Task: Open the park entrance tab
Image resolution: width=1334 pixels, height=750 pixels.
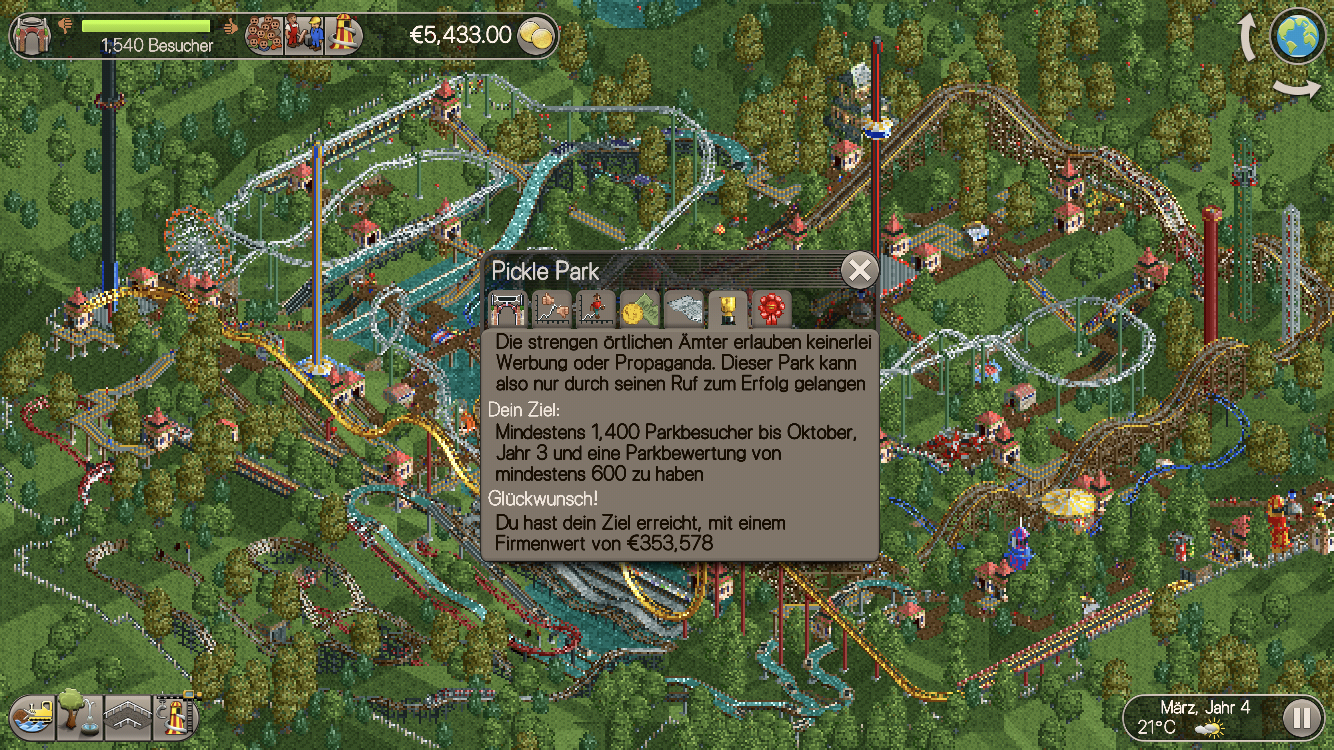Action: [x=507, y=309]
